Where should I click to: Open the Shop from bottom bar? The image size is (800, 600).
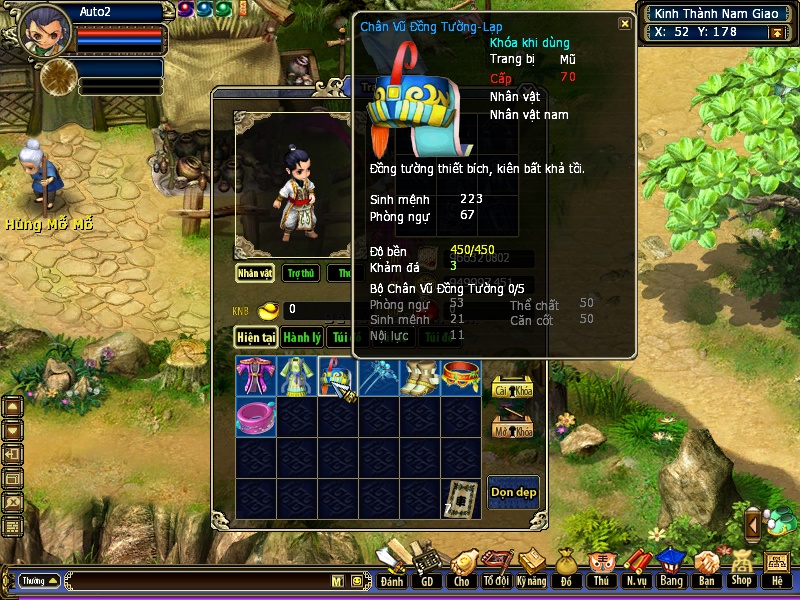[741, 567]
